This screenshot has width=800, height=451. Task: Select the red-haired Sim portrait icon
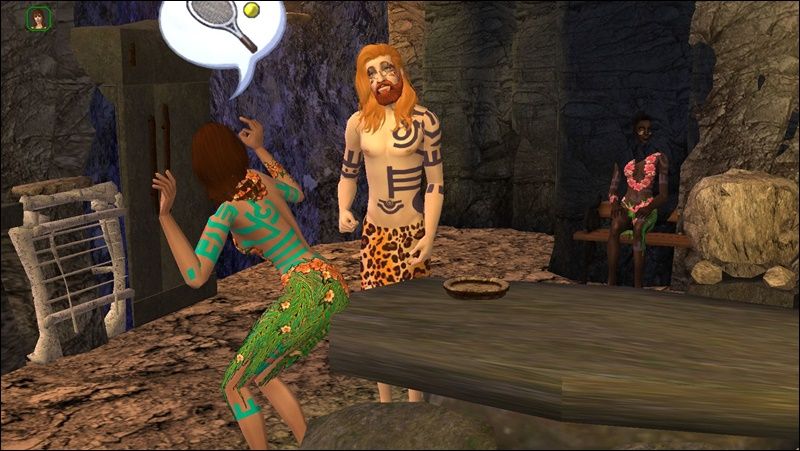pyautogui.click(x=40, y=19)
